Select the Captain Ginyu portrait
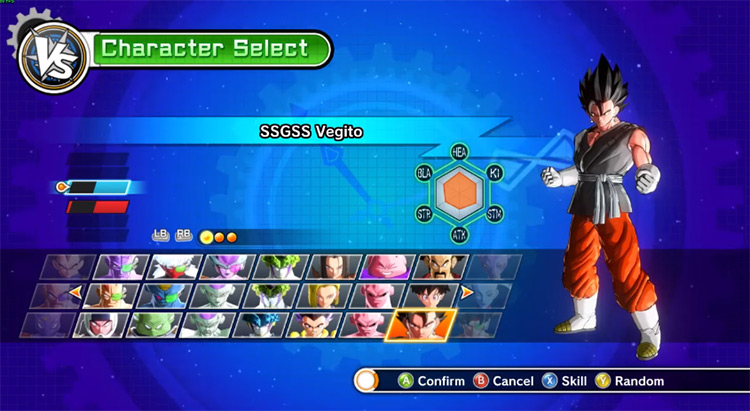Image resolution: width=750 pixels, height=411 pixels. coord(121,267)
